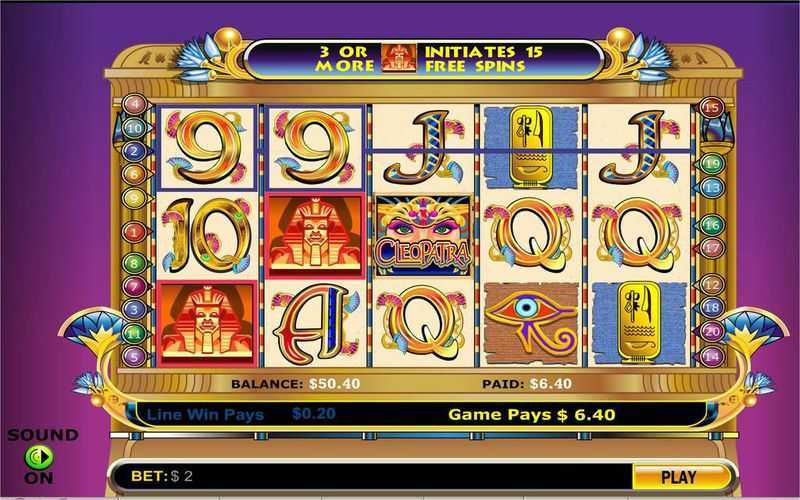Spin the reels with the PLAY button

coord(679,477)
